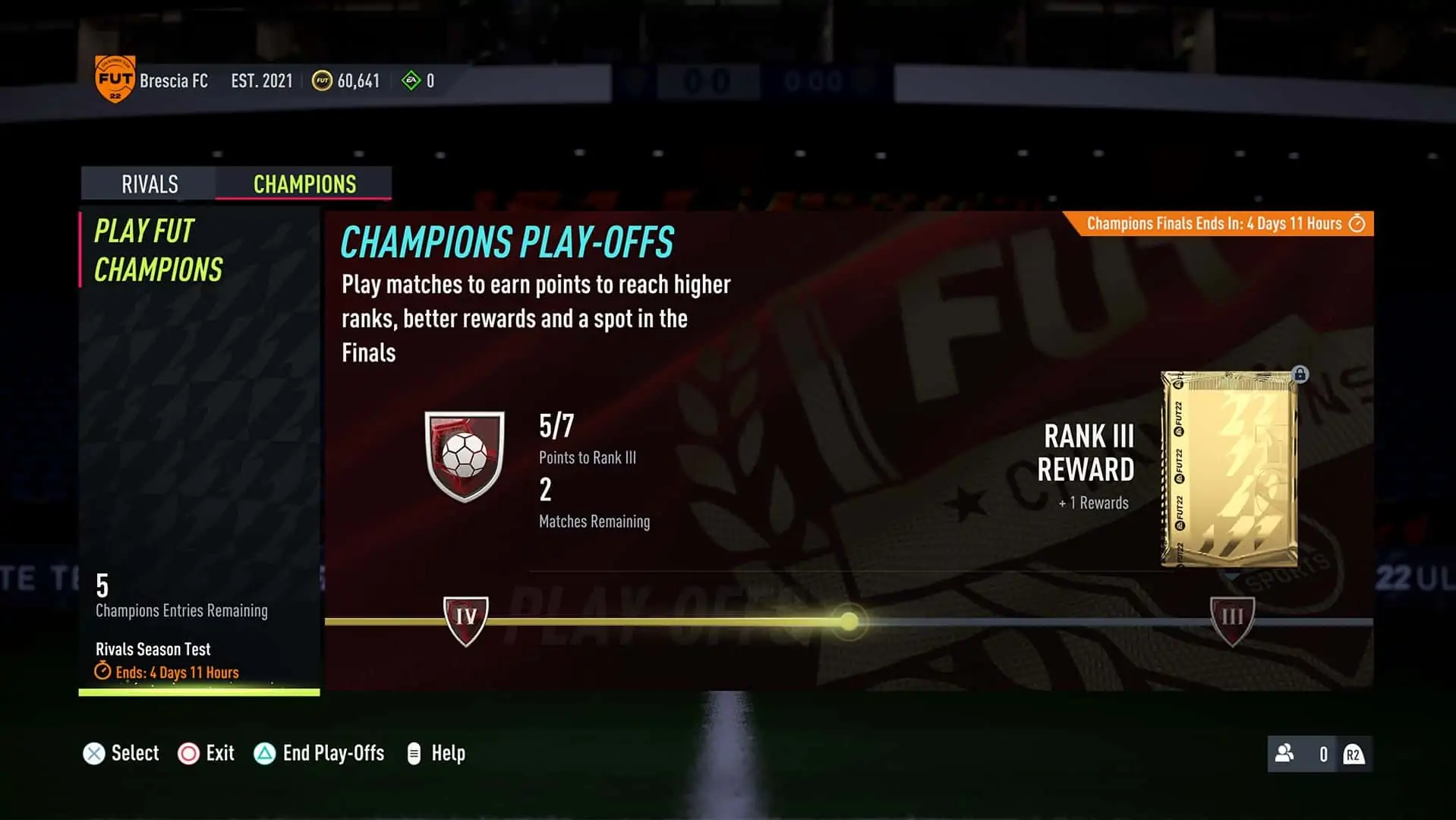Select the Rank III shield marker

tap(1233, 617)
